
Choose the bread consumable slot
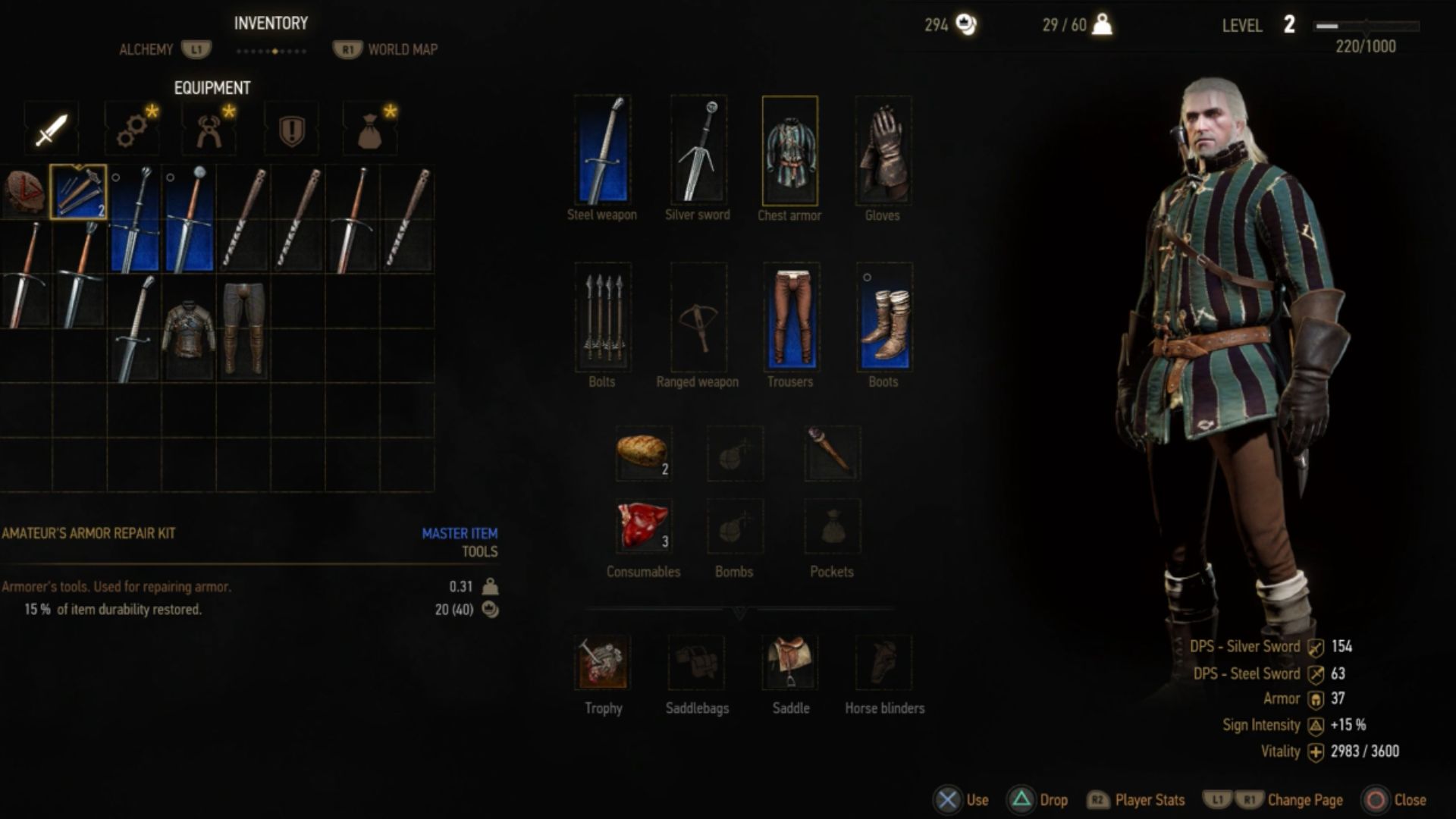(x=643, y=453)
